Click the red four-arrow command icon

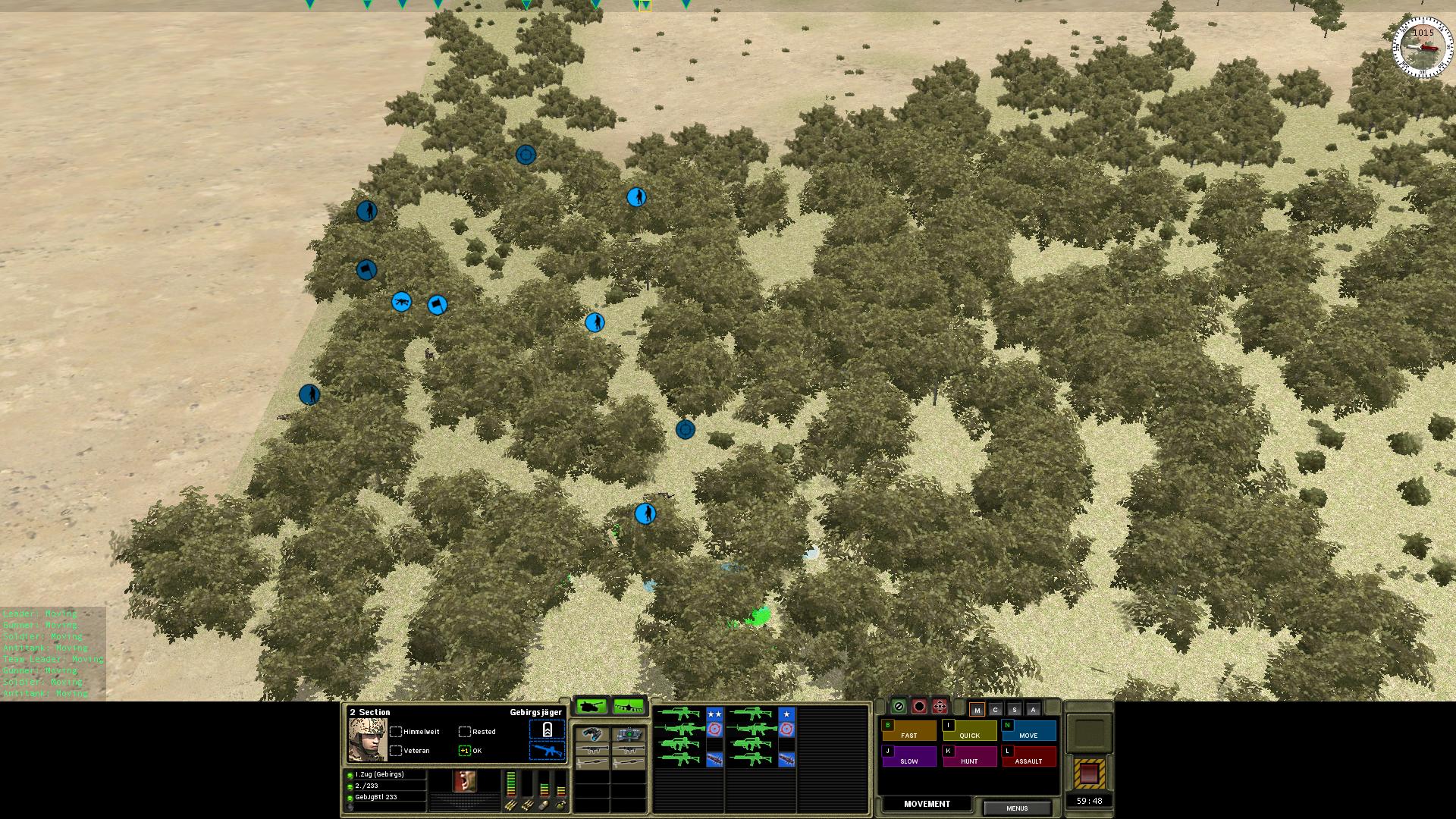point(940,706)
